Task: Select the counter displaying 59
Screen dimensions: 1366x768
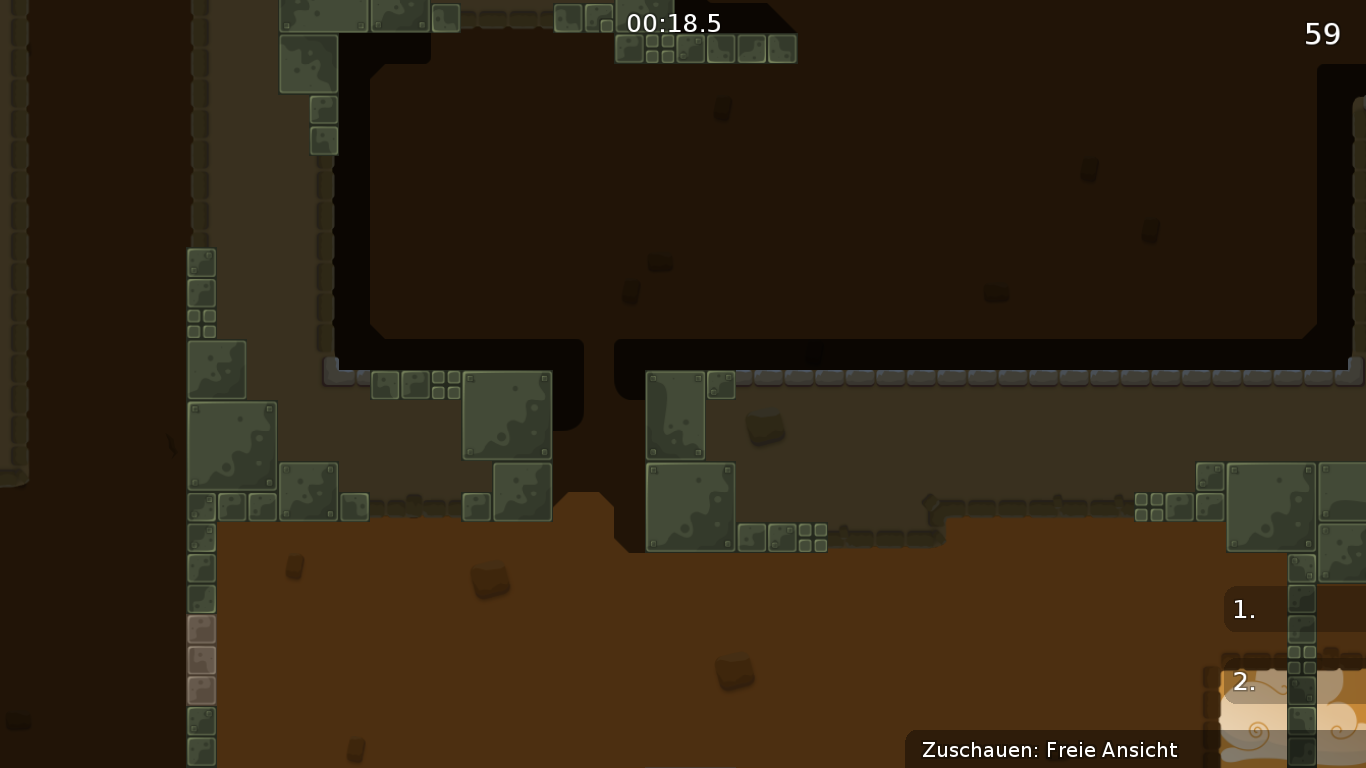Action: [1322, 34]
